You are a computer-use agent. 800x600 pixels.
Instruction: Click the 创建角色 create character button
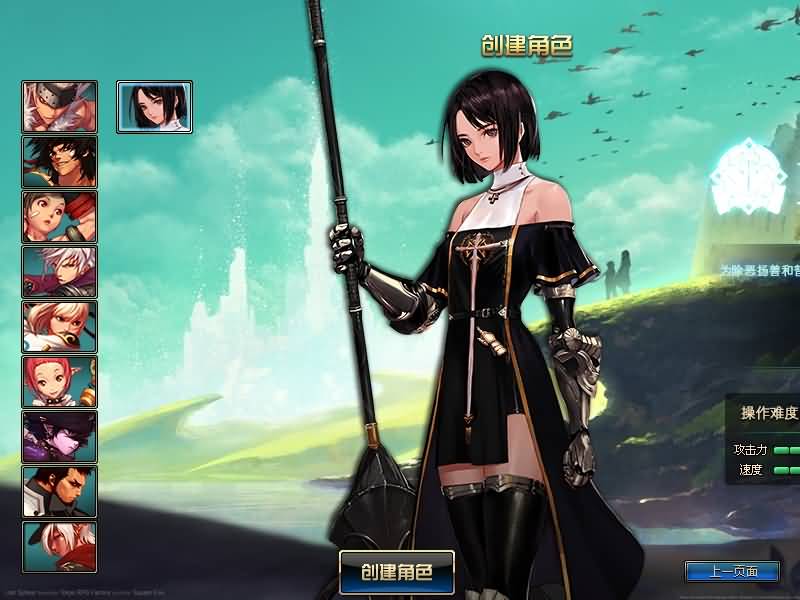click(397, 572)
